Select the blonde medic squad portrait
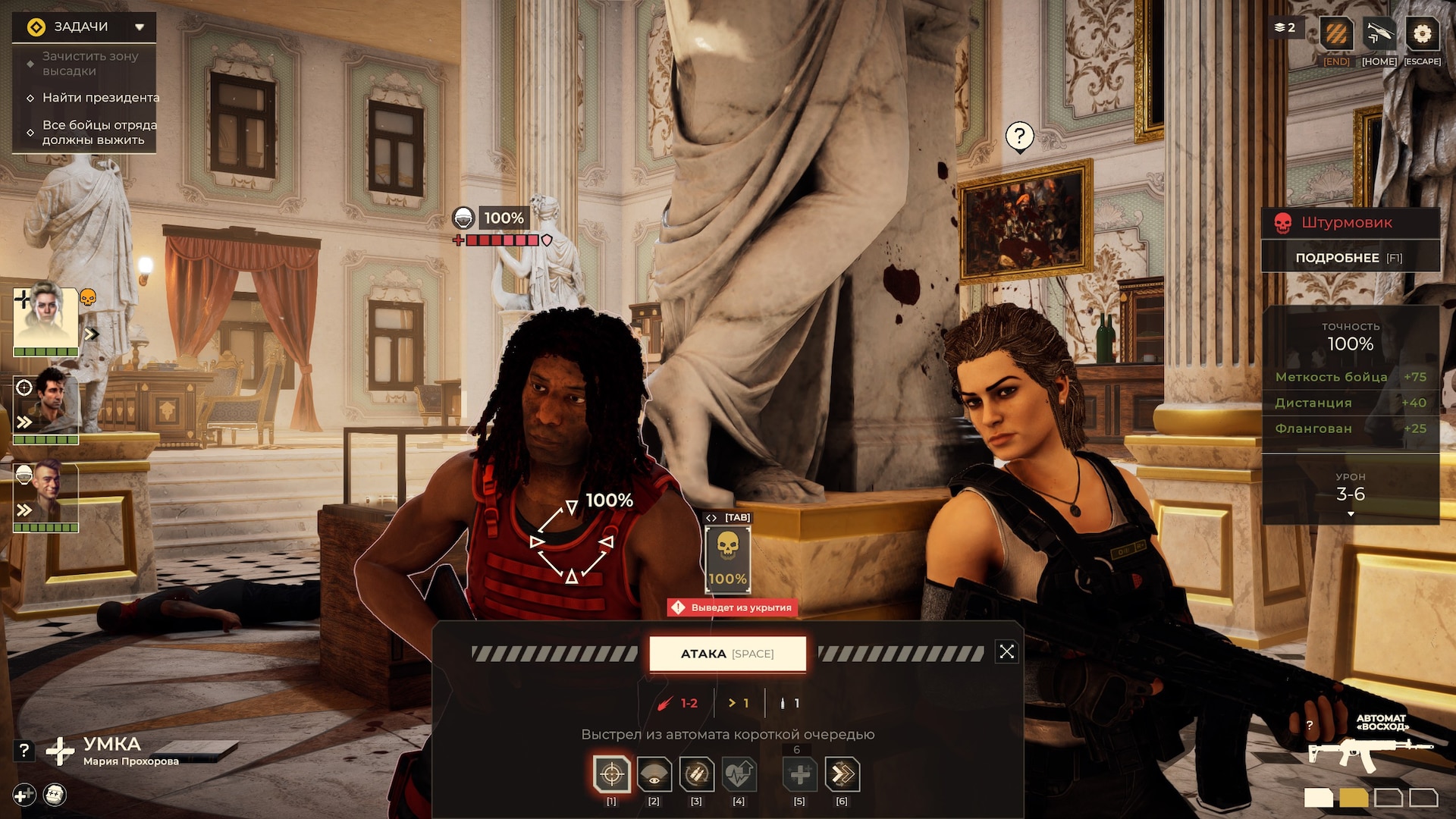Image resolution: width=1456 pixels, height=819 pixels. point(45,318)
